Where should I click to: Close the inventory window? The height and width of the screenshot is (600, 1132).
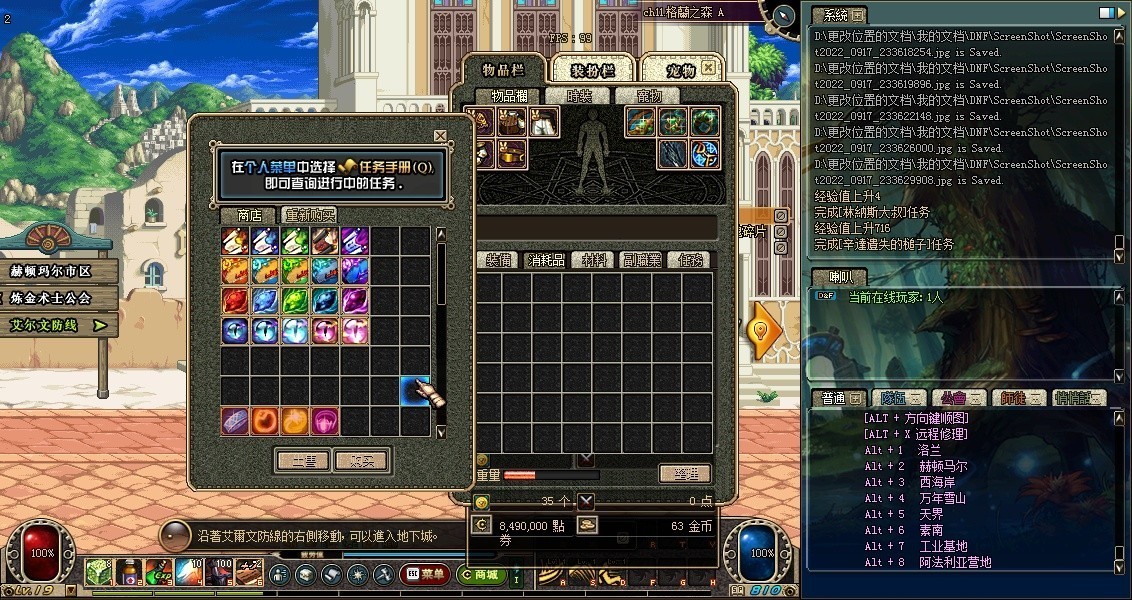(x=708, y=68)
